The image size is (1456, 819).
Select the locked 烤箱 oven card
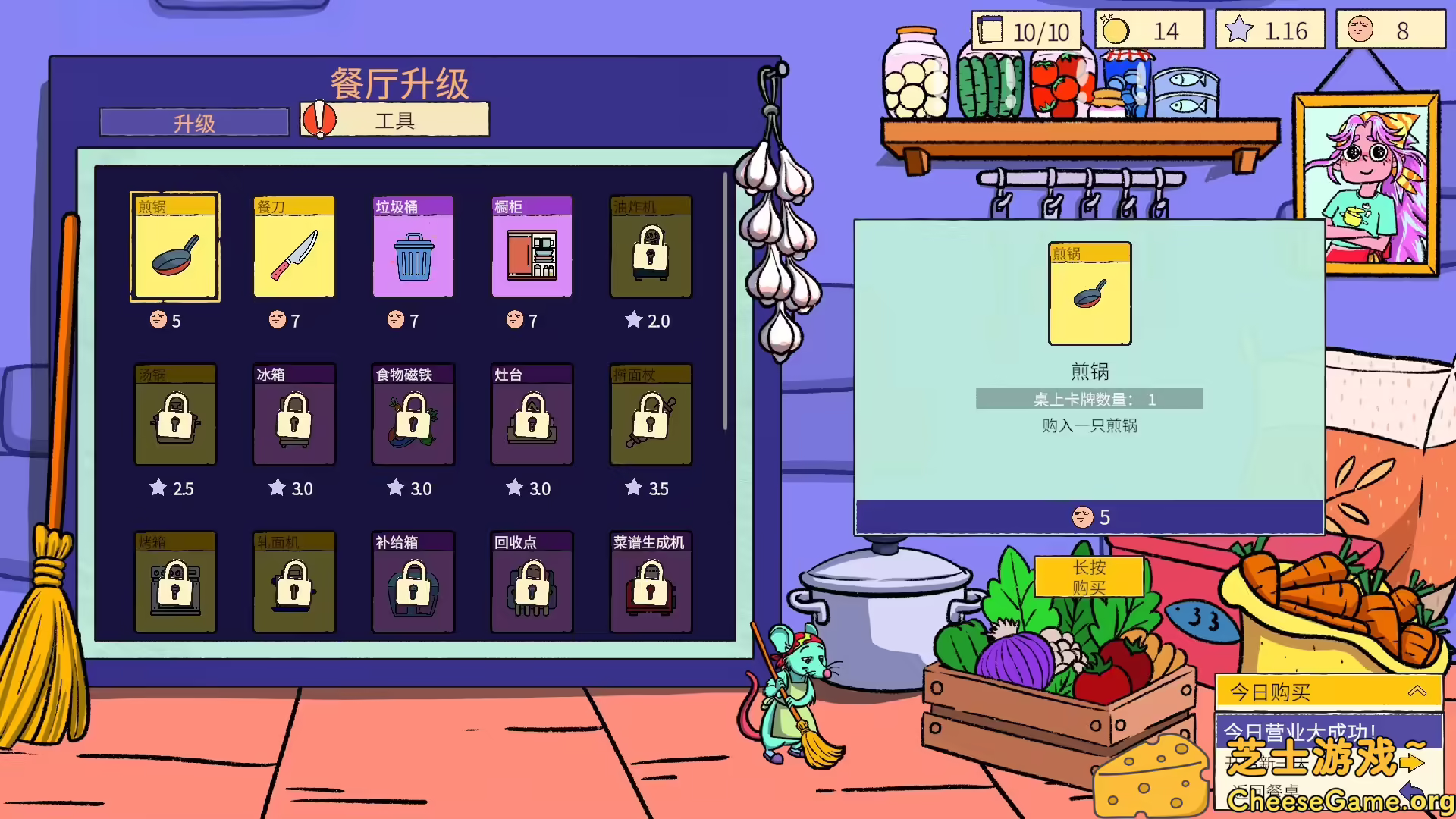click(174, 584)
